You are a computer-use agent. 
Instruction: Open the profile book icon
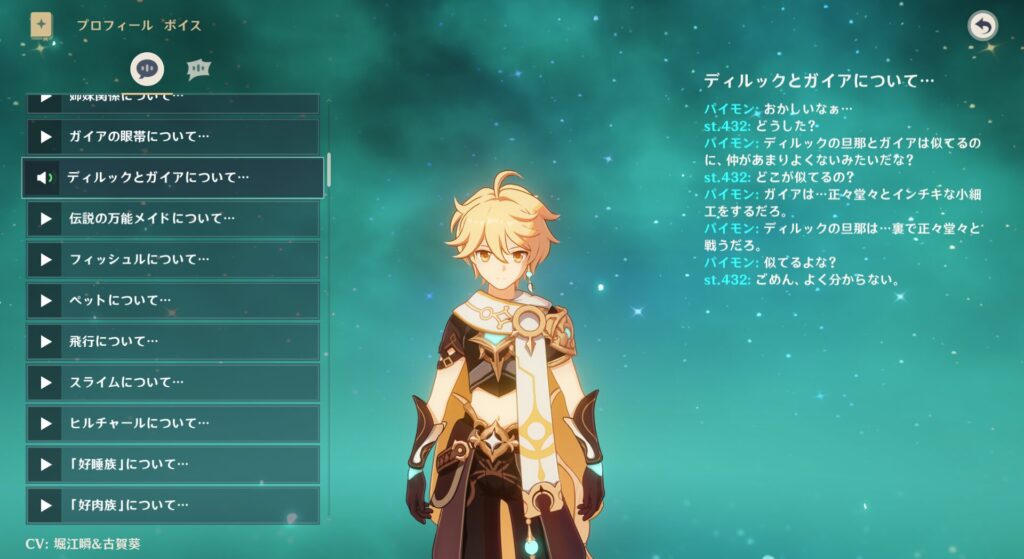pyautogui.click(x=41, y=25)
